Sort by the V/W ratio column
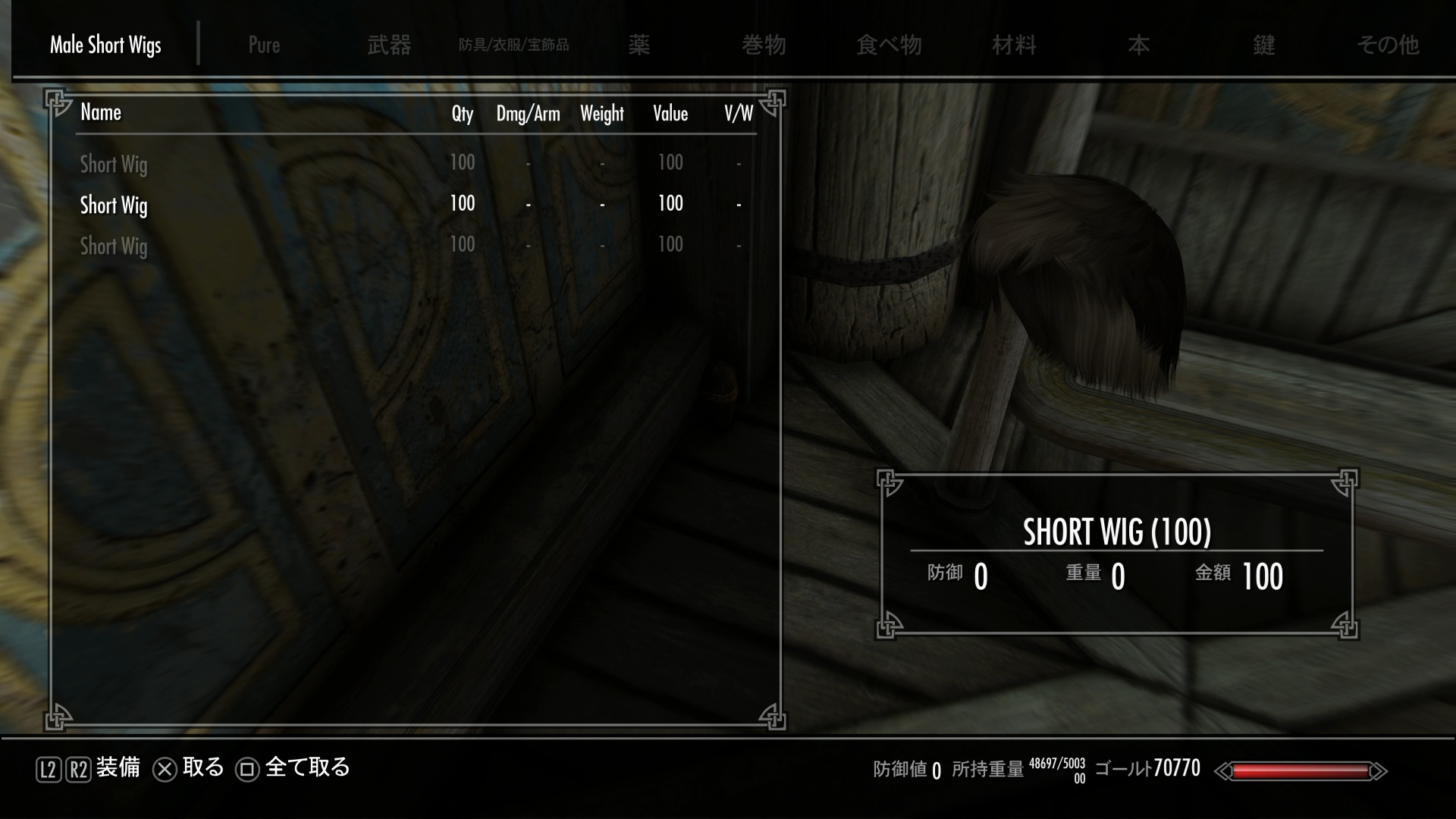The width and height of the screenshot is (1456, 819). [738, 114]
